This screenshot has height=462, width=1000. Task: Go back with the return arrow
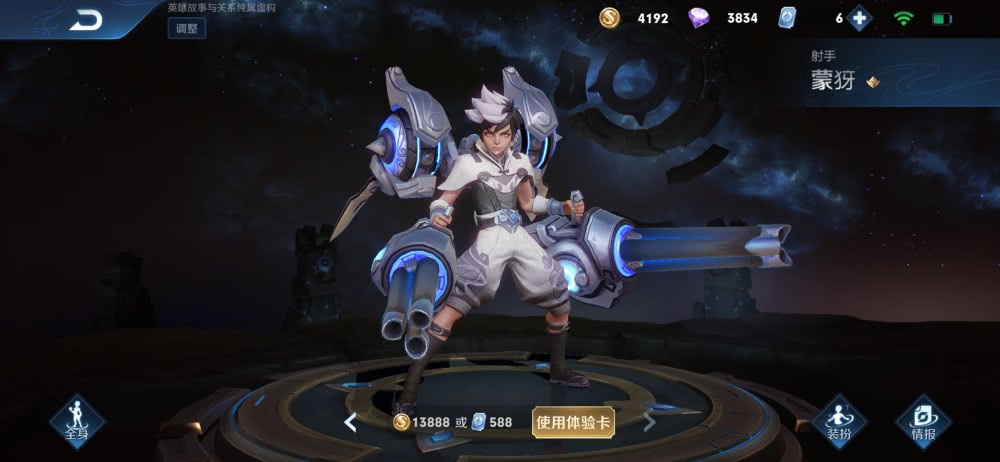(x=86, y=19)
